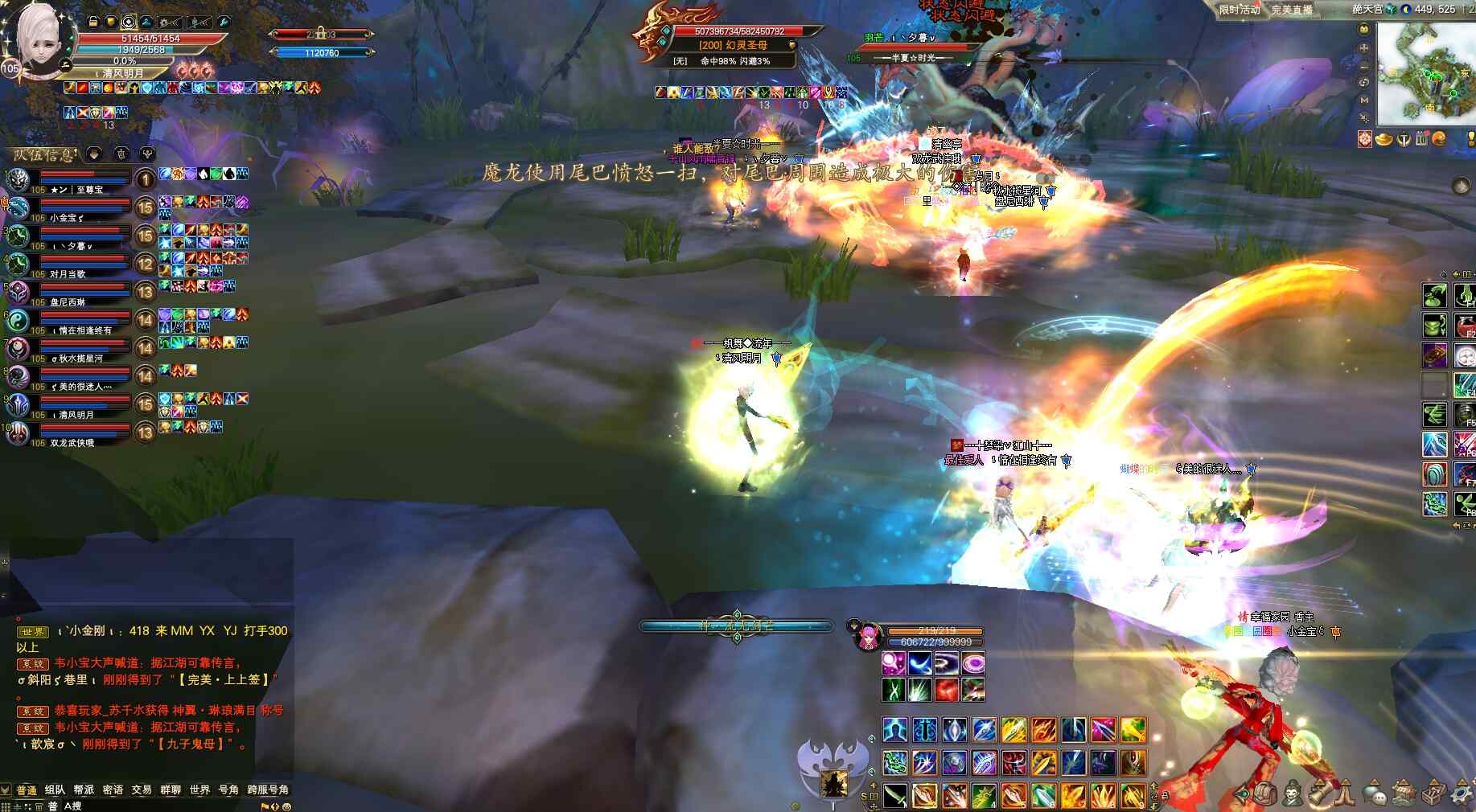
Task: Open the backpack inventory icon
Action: coord(1264,794)
